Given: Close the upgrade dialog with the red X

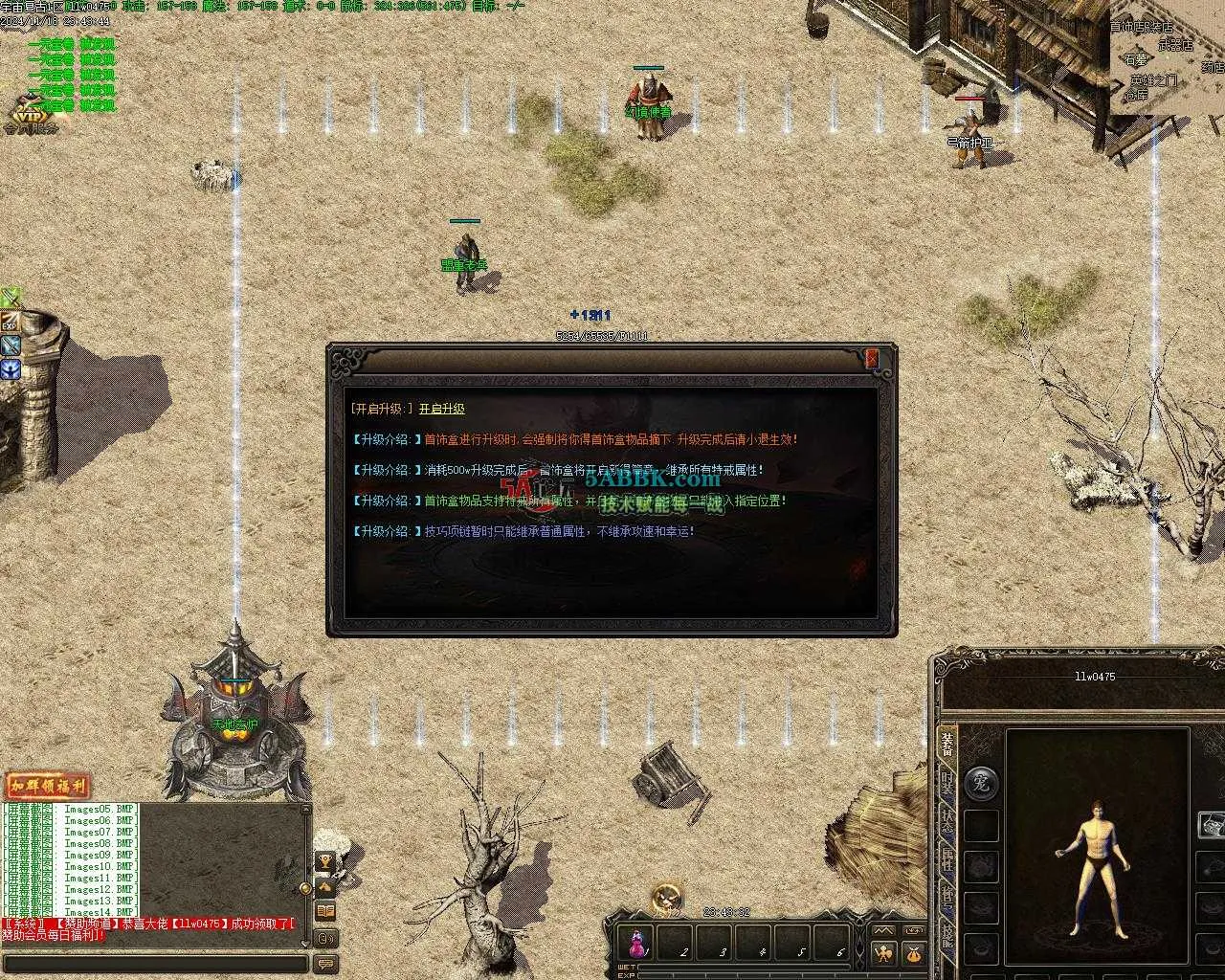Looking at the screenshot, I should pyautogui.click(x=872, y=359).
